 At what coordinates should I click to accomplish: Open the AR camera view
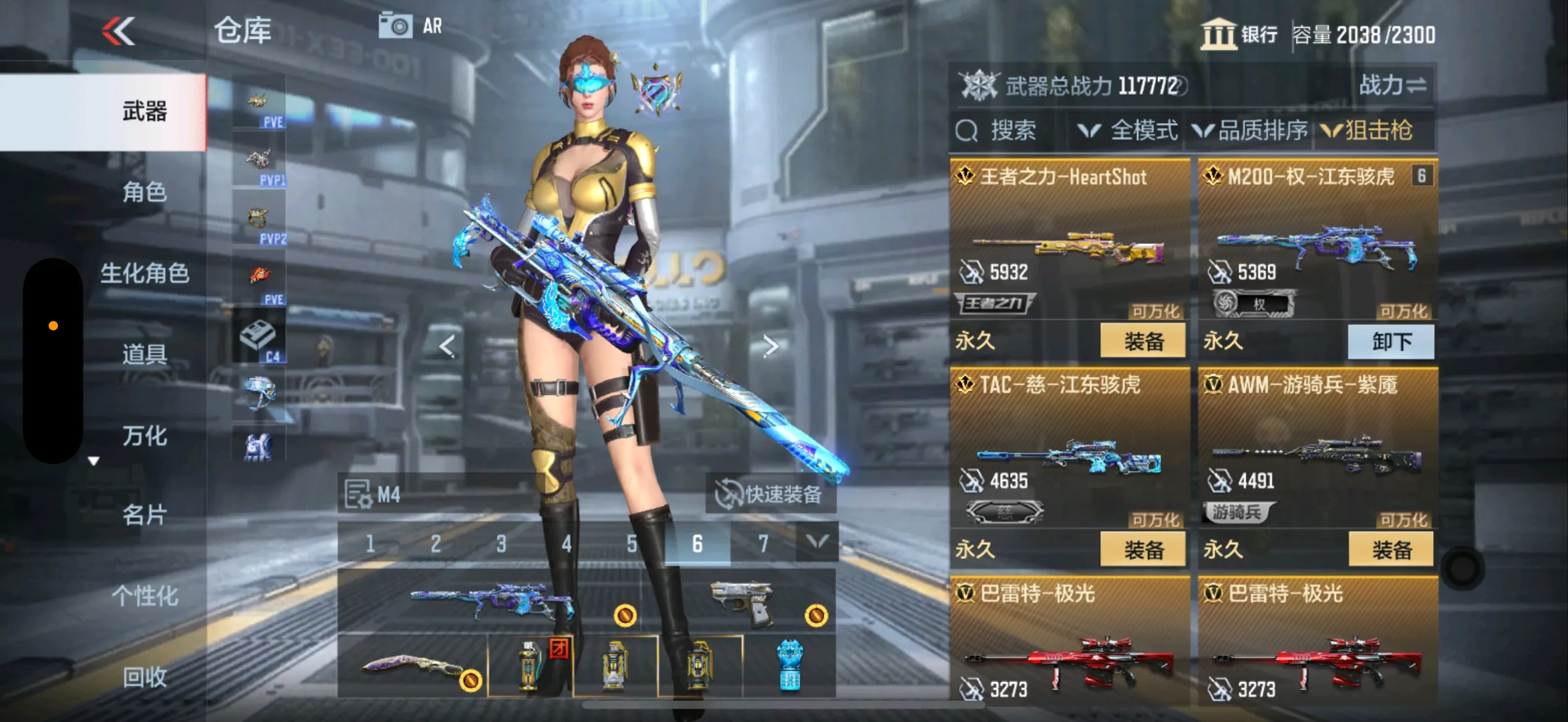click(410, 27)
